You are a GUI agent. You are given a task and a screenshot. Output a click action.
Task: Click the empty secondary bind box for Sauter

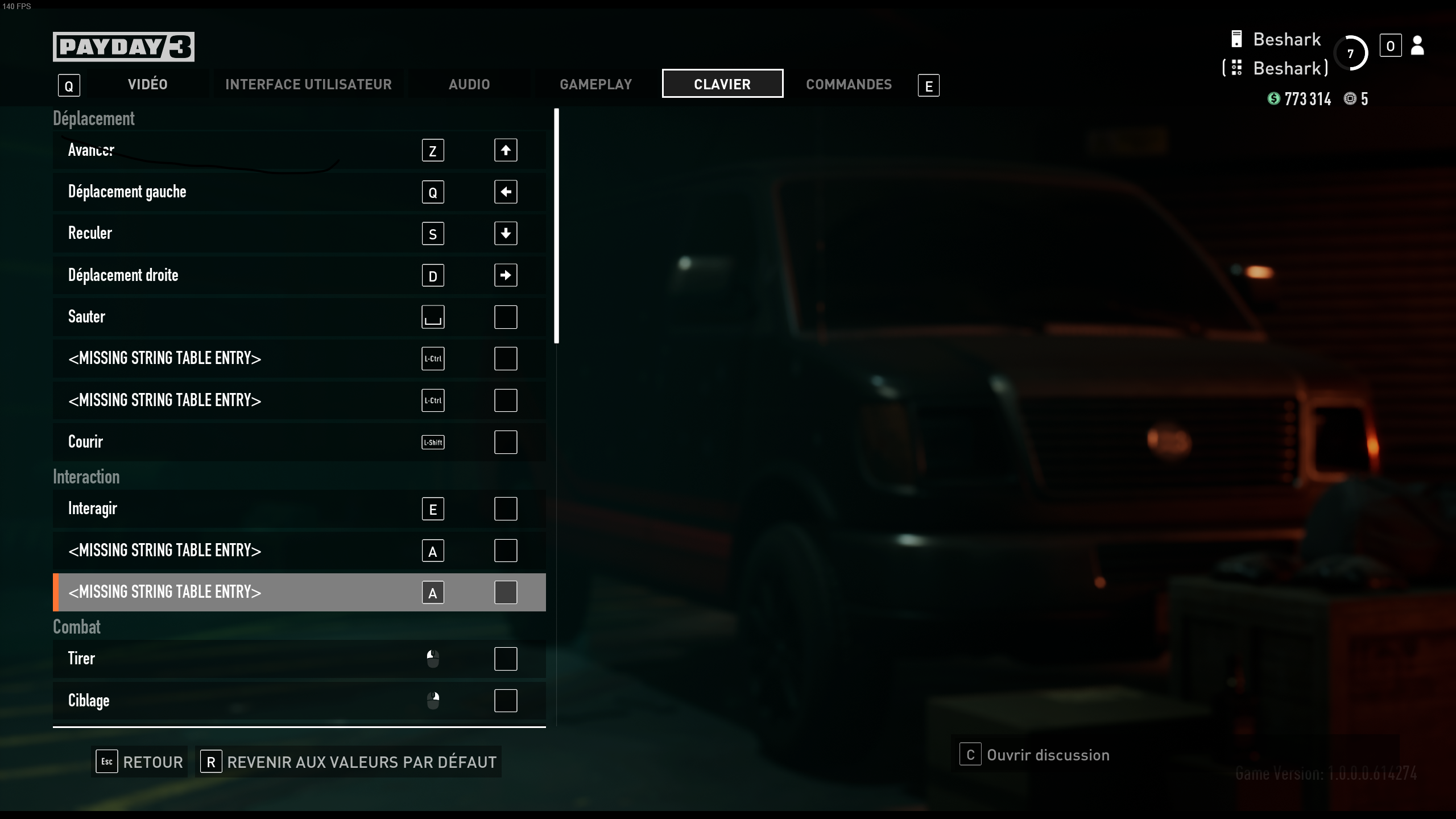[x=505, y=317]
